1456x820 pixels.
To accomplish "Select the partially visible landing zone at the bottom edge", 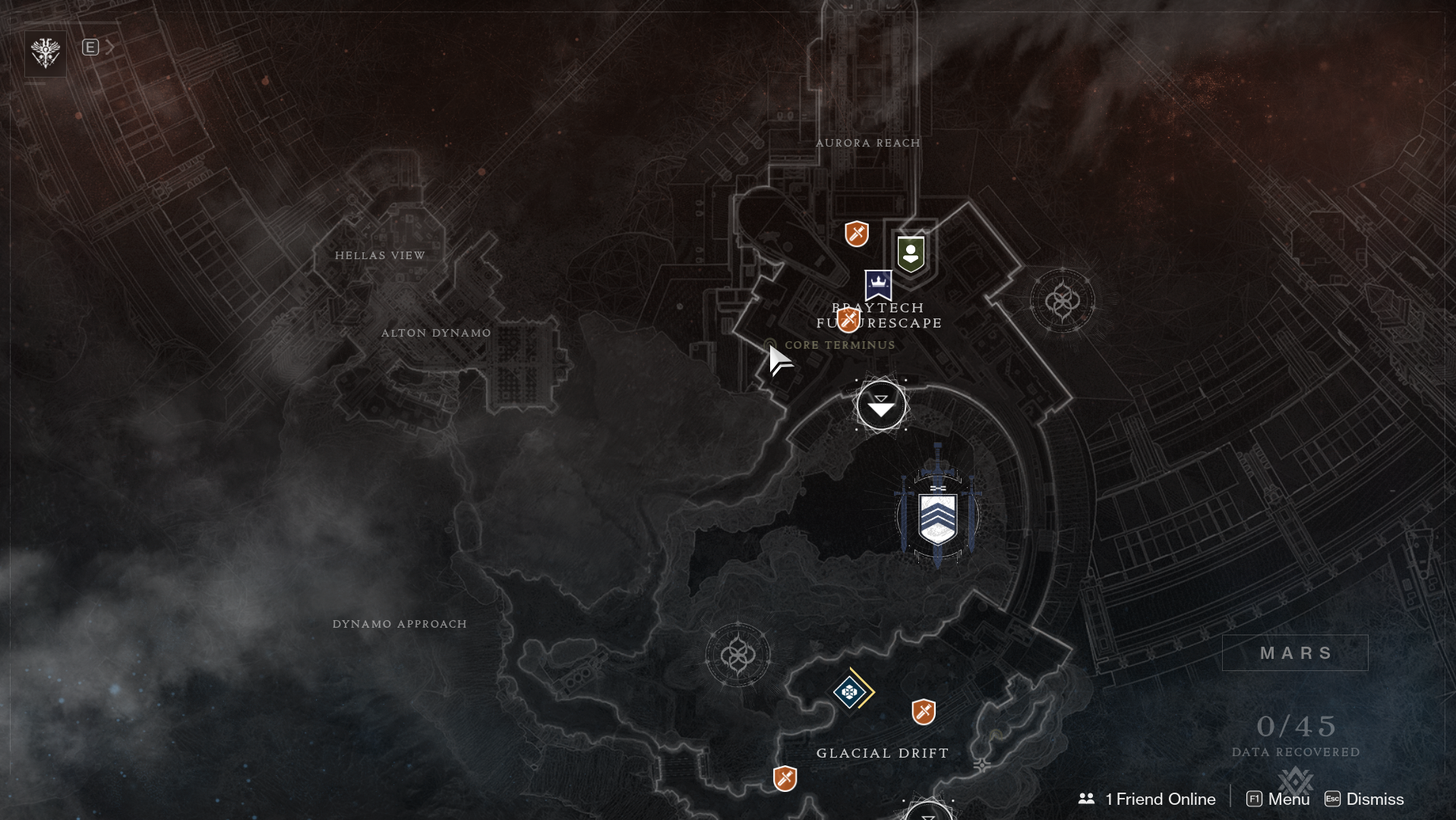I will tap(928, 812).
